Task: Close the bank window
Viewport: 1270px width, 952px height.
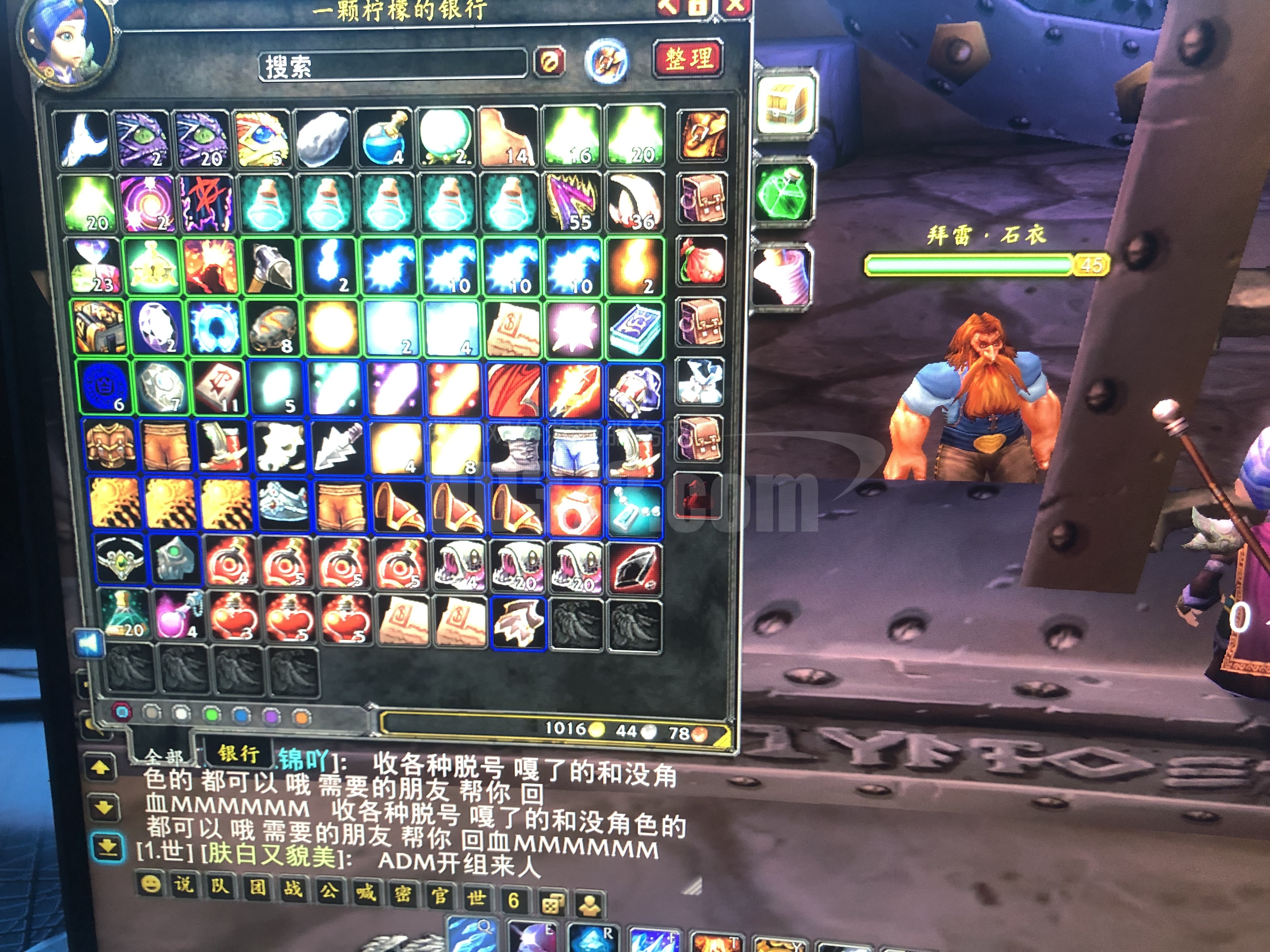Action: [x=736, y=6]
